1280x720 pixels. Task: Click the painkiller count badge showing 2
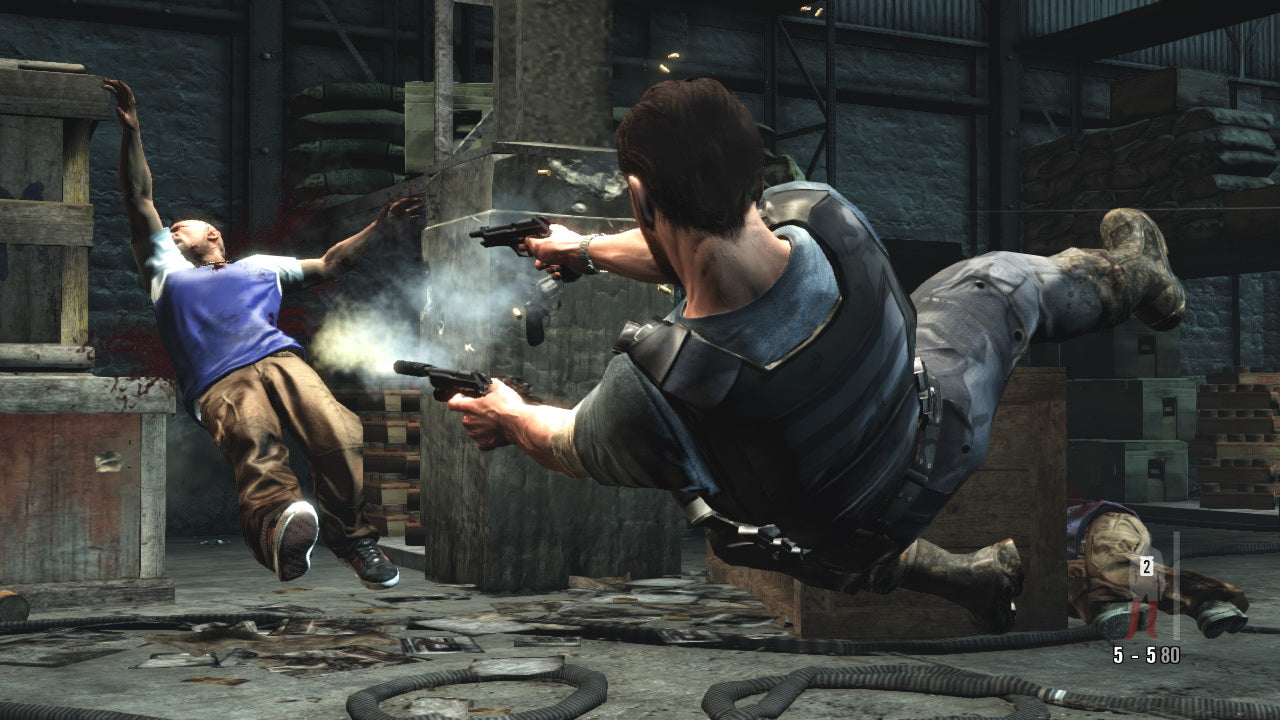[1145, 565]
